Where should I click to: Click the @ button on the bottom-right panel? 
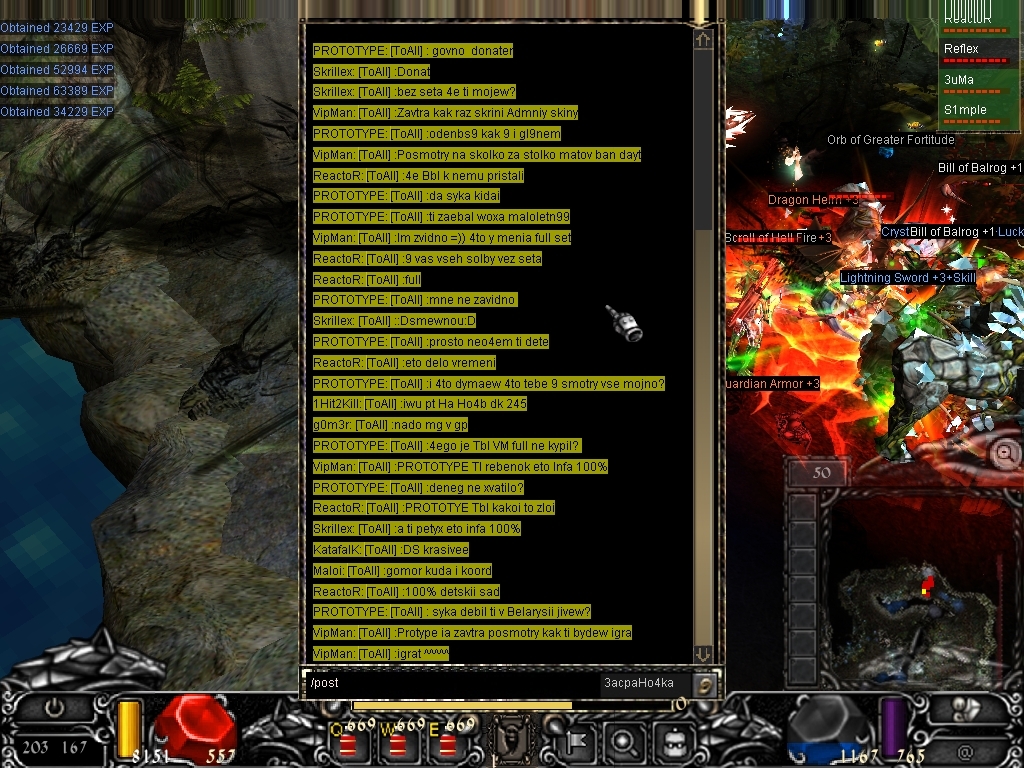click(965, 750)
